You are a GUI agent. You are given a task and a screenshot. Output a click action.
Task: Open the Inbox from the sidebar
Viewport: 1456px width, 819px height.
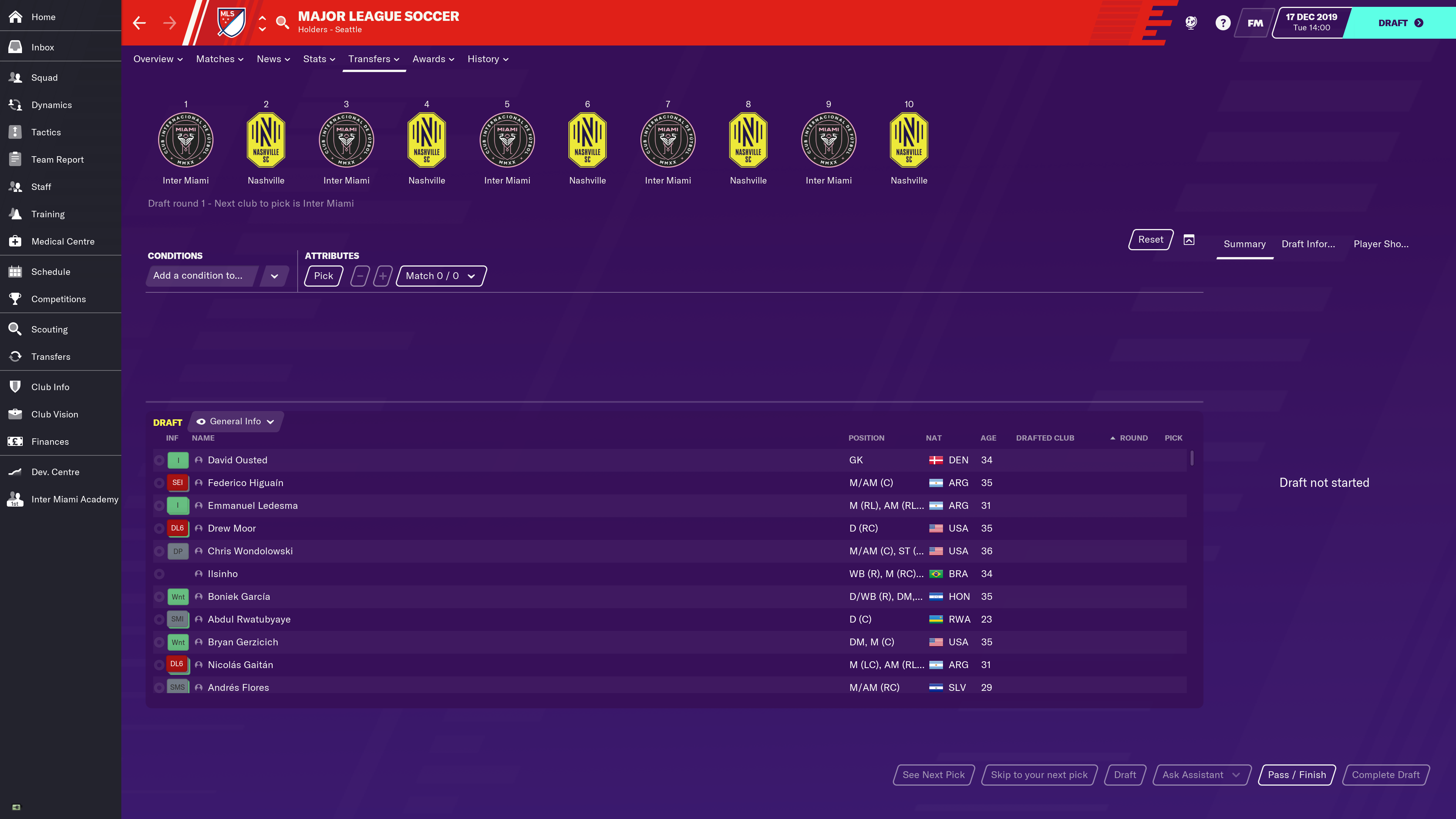(x=42, y=47)
